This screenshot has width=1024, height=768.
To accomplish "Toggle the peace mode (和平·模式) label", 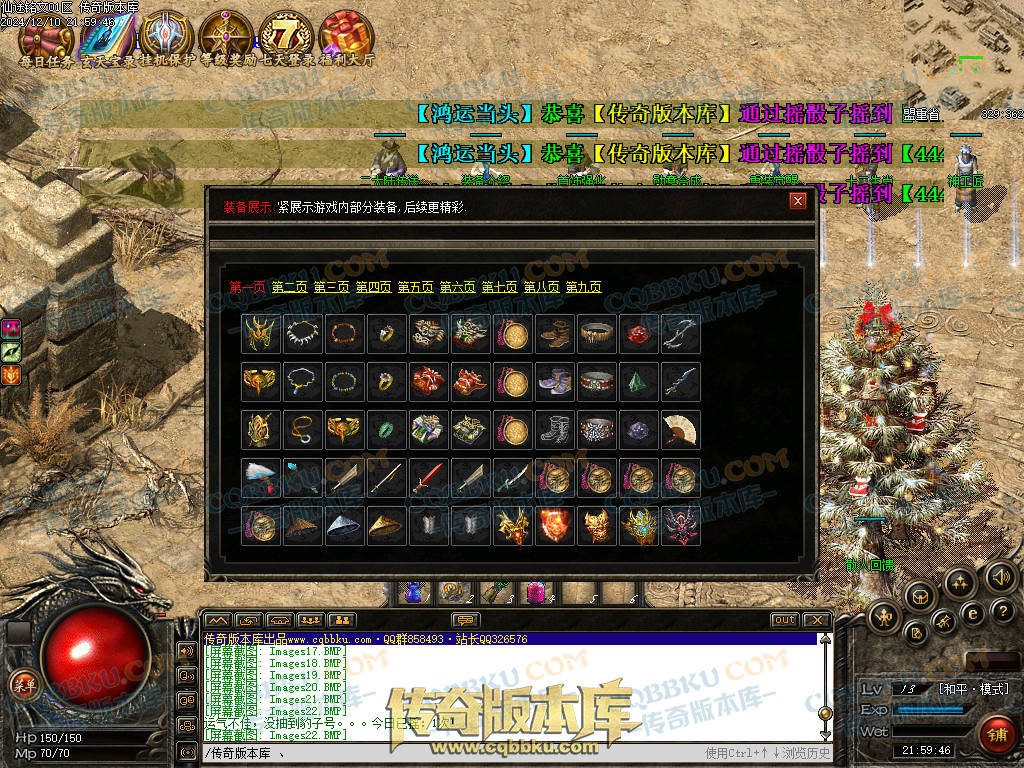I will 973,689.
